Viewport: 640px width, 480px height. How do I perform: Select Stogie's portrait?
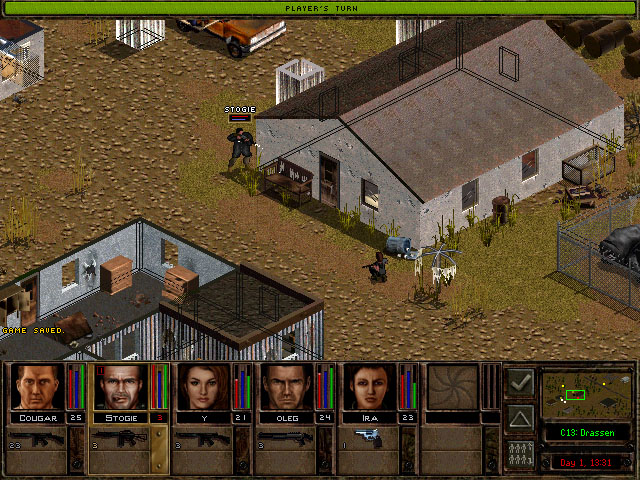click(121, 387)
